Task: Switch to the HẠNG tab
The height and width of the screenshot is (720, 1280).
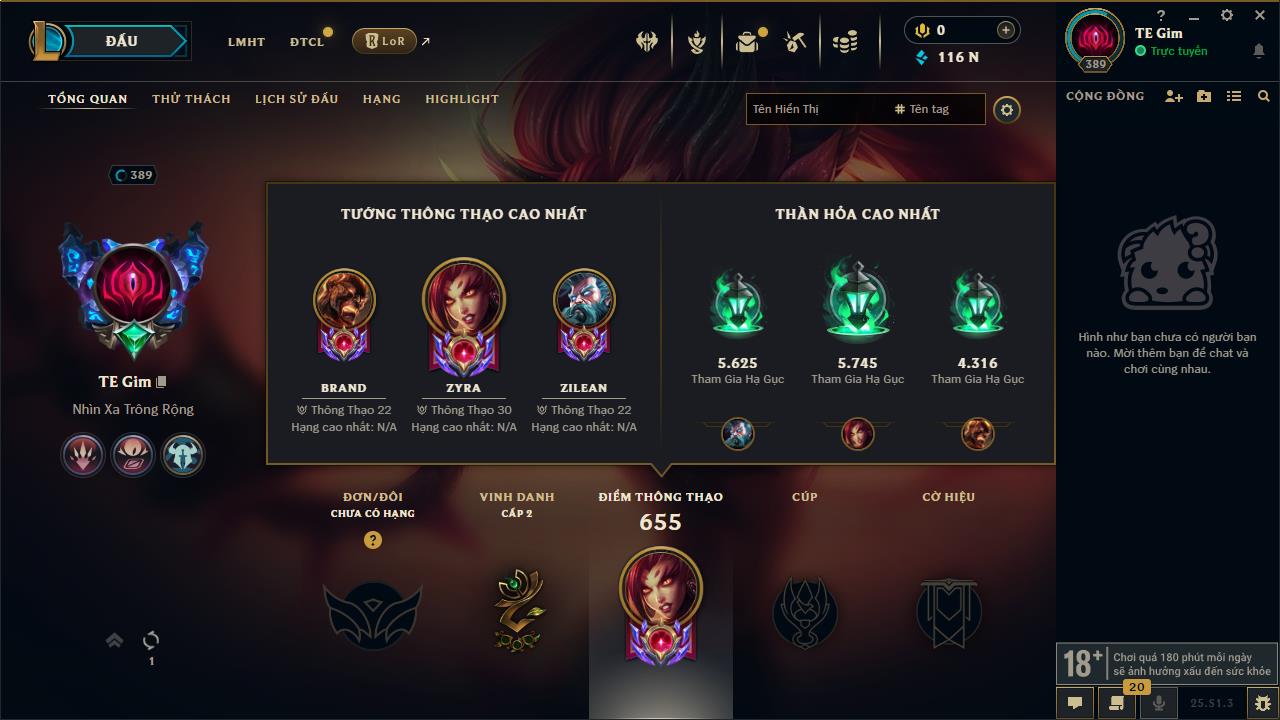Action: (x=381, y=99)
